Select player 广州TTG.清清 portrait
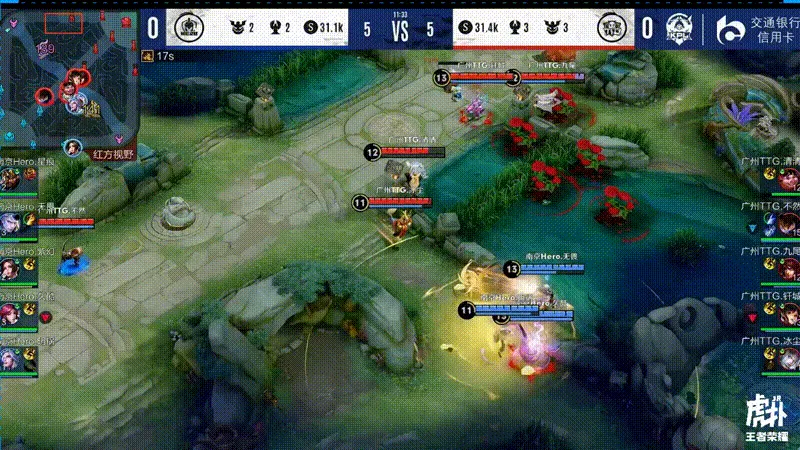The height and width of the screenshot is (450, 800). [x=787, y=180]
